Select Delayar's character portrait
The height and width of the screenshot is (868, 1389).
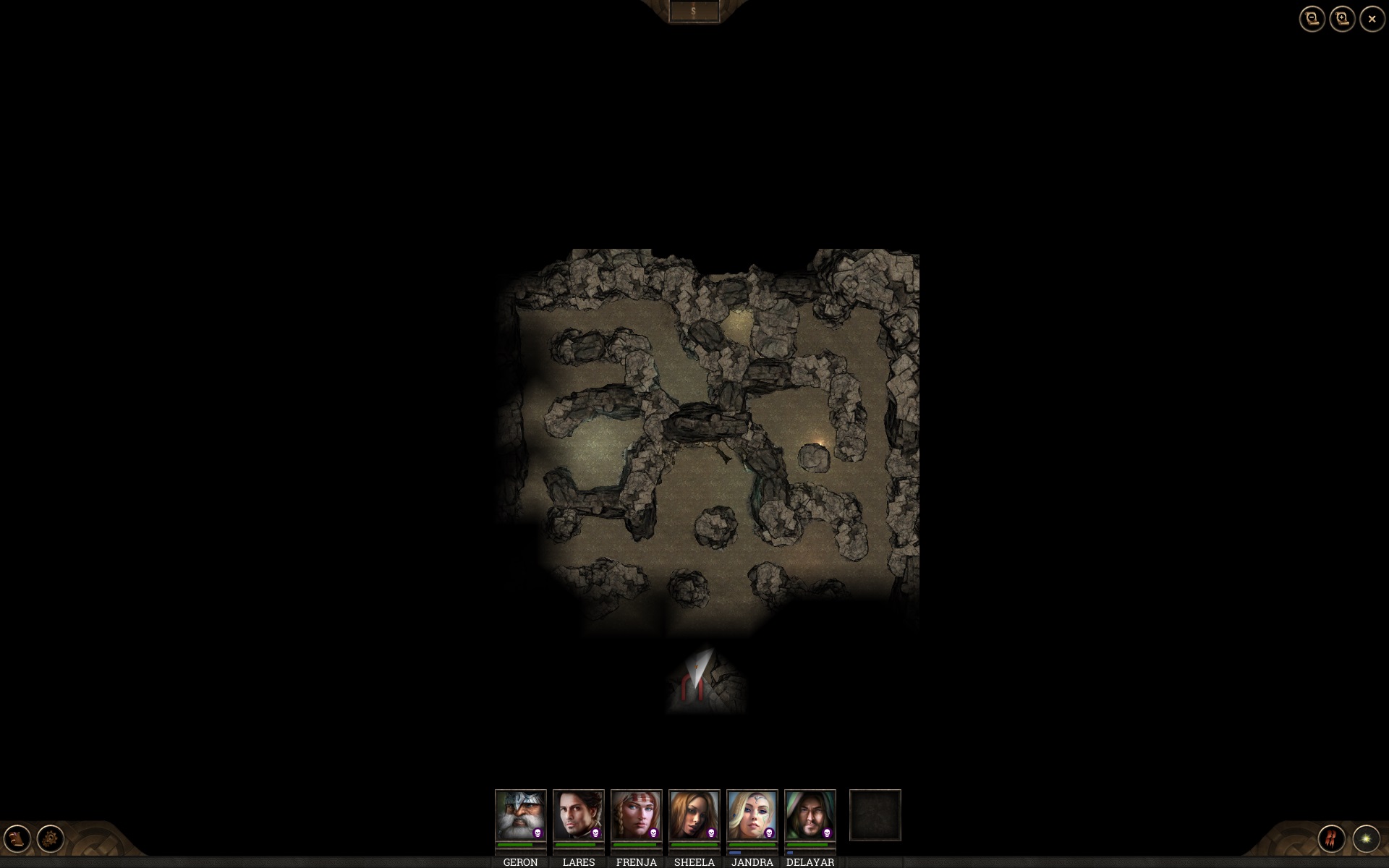point(810,814)
